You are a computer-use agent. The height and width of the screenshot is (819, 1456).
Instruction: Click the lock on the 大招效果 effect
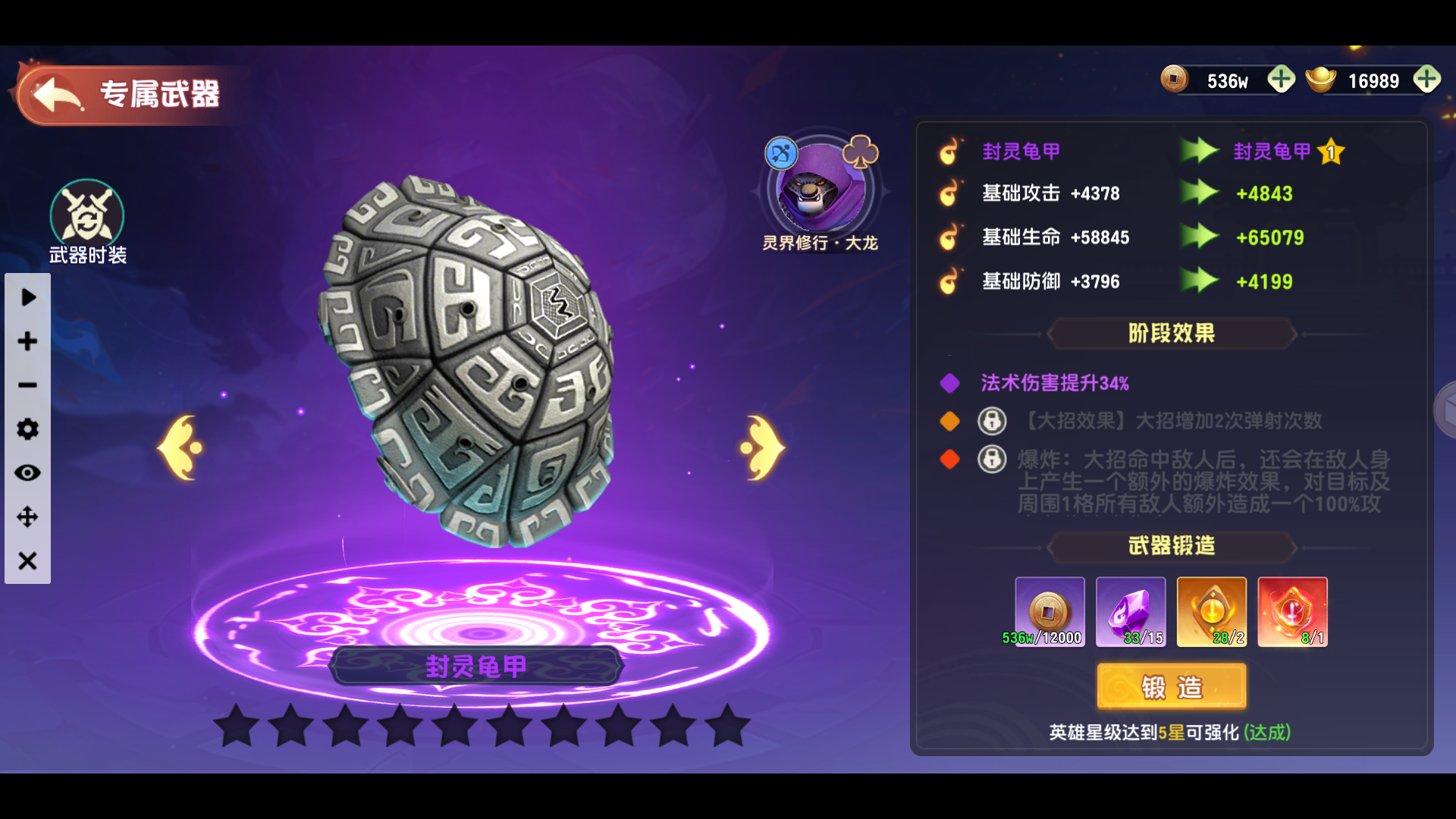click(x=992, y=421)
